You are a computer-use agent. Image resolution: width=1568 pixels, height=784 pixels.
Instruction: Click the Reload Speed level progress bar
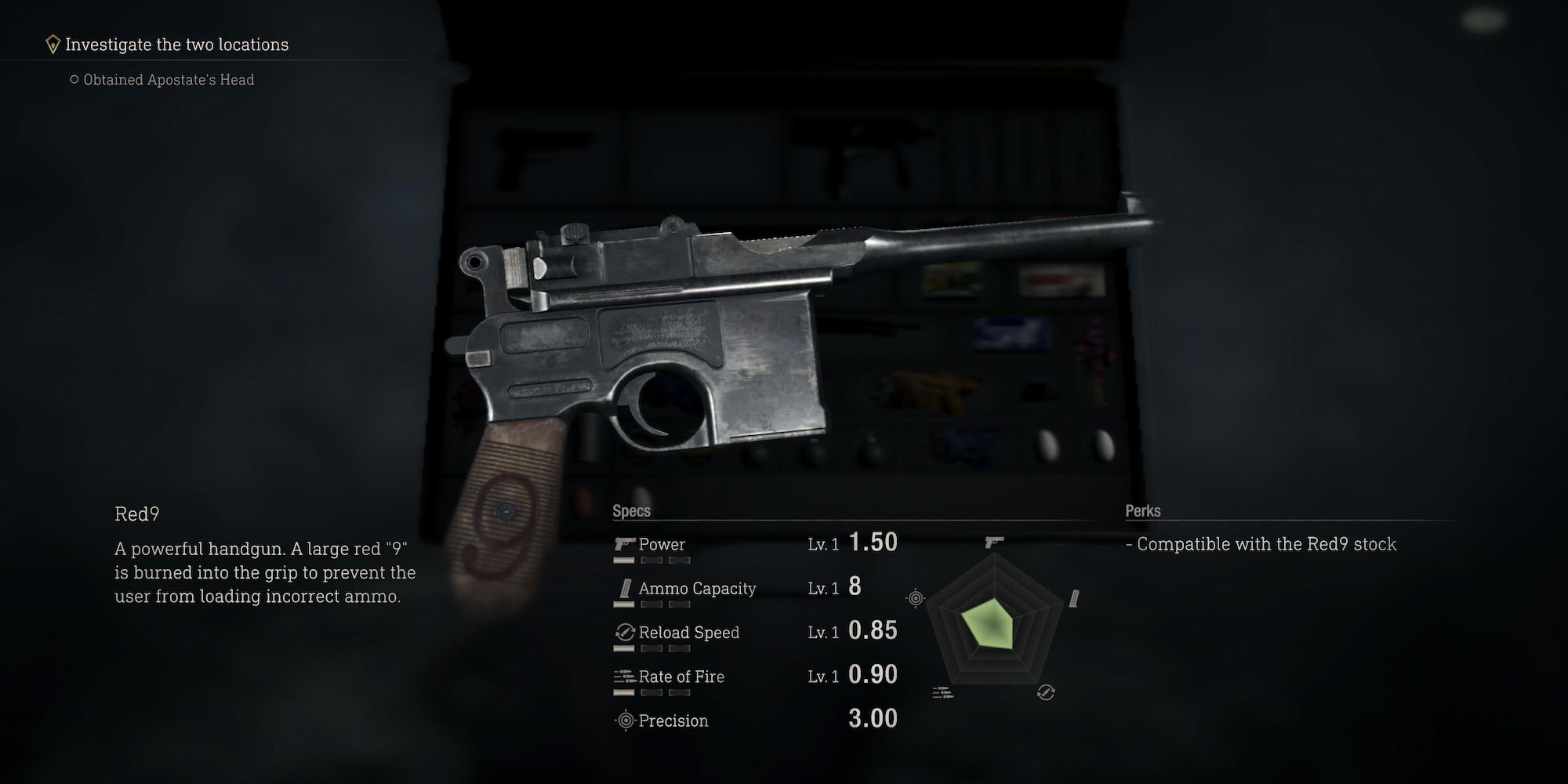click(x=624, y=648)
